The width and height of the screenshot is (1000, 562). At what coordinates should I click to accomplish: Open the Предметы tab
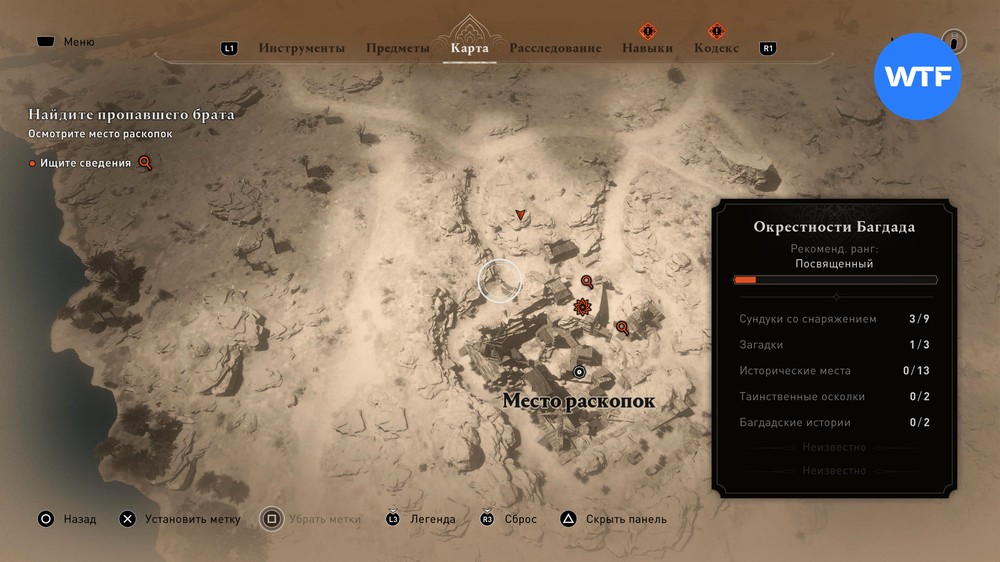tap(397, 48)
